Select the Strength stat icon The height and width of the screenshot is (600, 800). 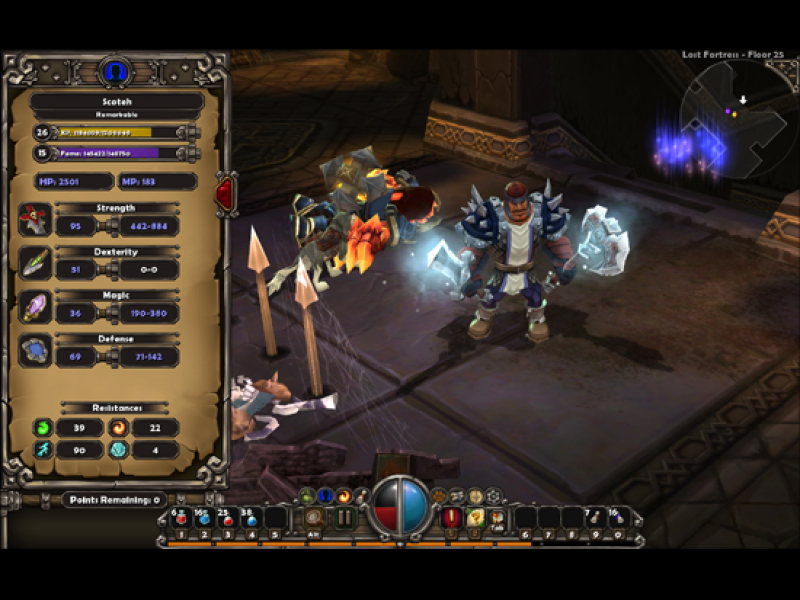point(35,219)
